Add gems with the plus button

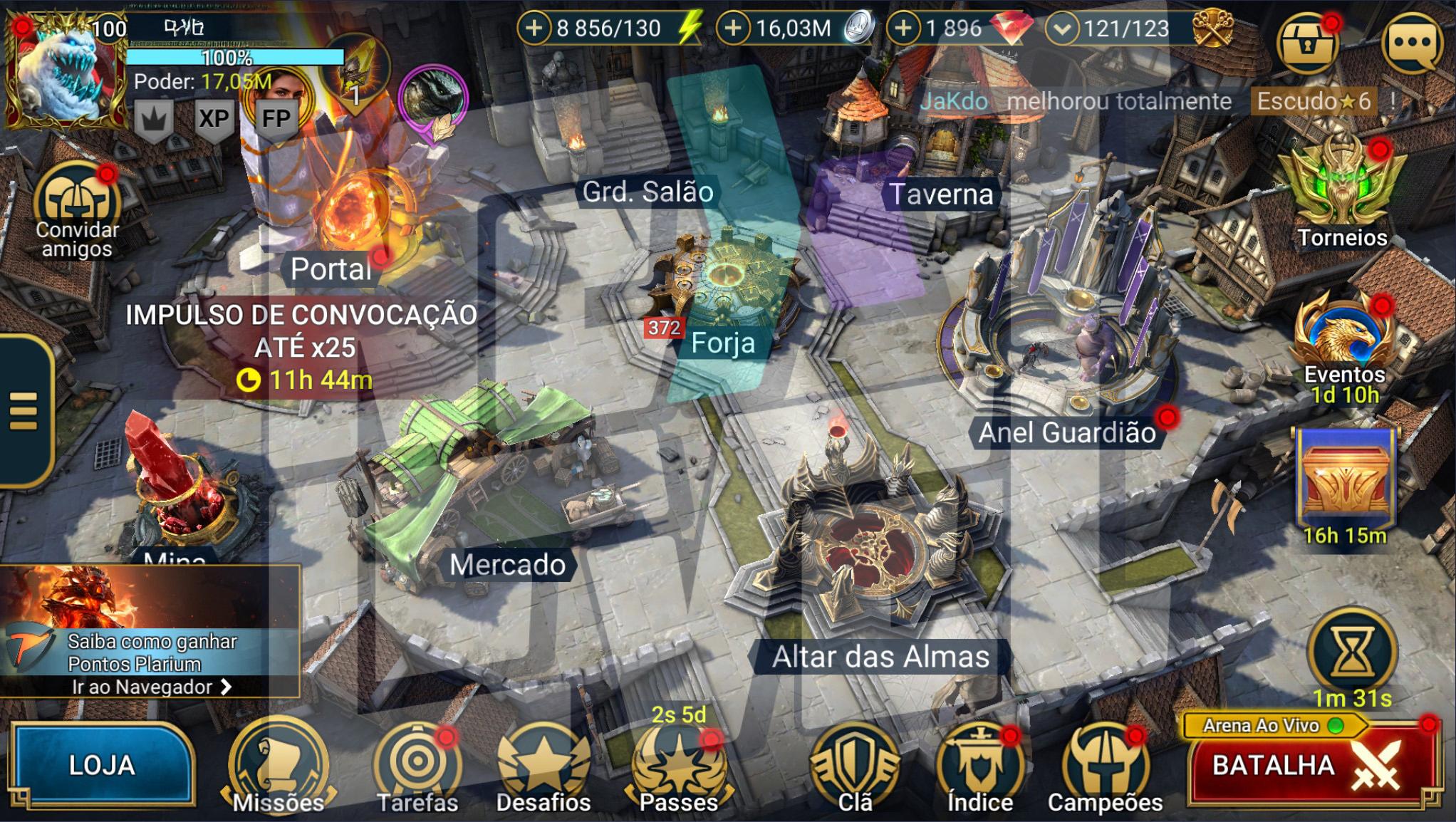click(x=903, y=28)
